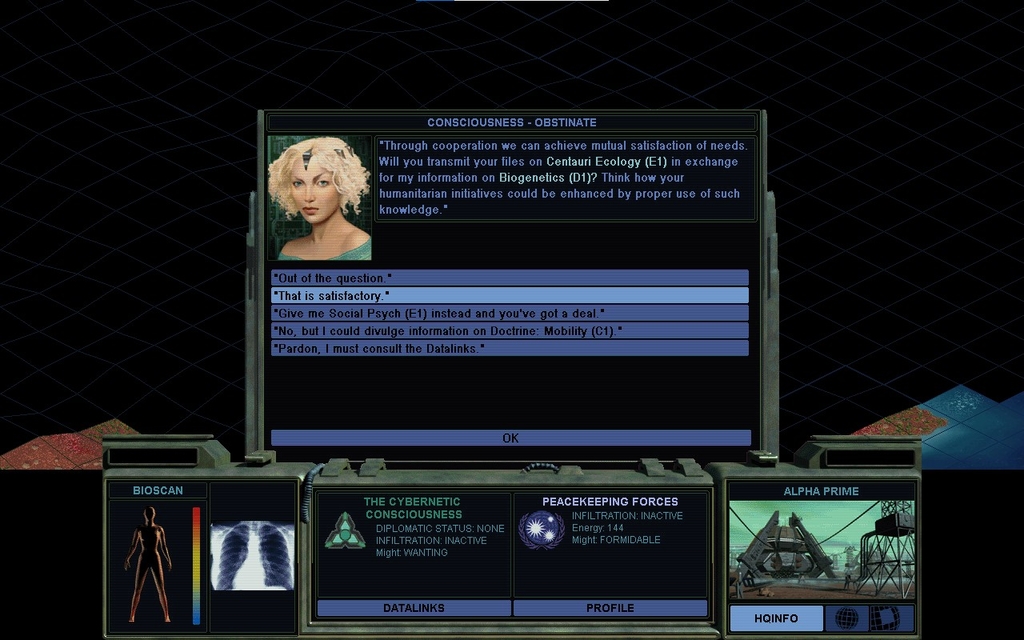Ask for Social Psych (E1) instead

[x=509, y=313]
